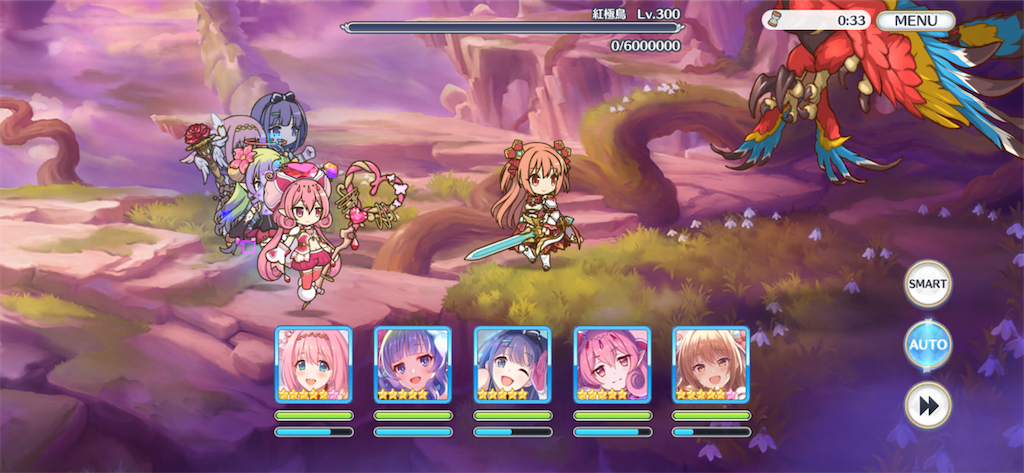Toggle the SMART mode button

point(927,284)
